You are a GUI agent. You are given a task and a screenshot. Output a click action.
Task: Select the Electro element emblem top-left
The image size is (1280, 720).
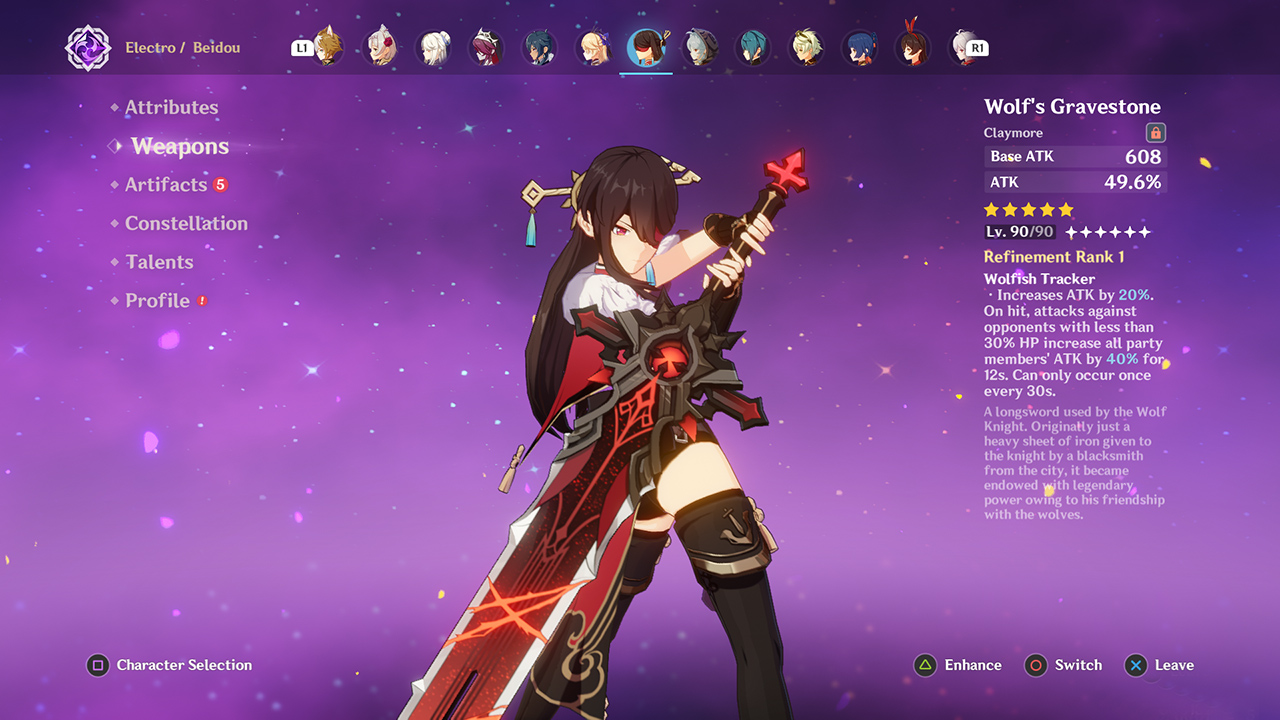88,46
